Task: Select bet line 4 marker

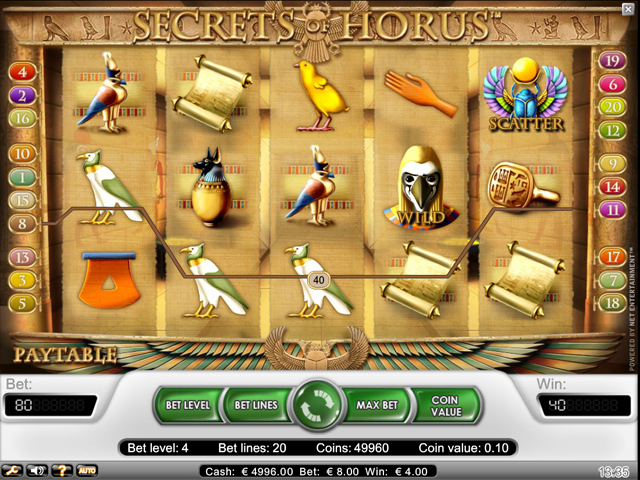Action: point(22,72)
